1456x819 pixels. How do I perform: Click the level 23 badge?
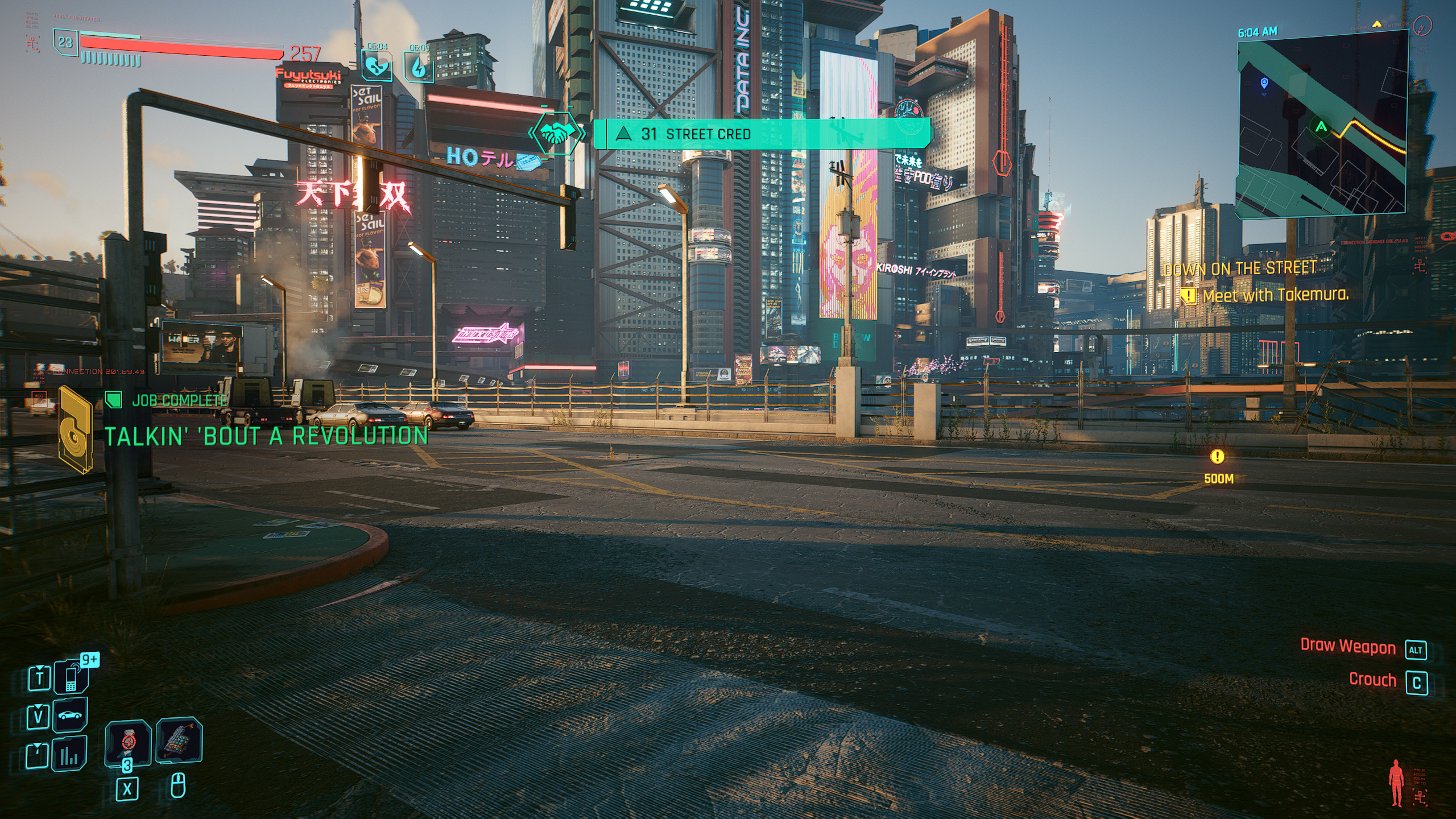[66, 43]
